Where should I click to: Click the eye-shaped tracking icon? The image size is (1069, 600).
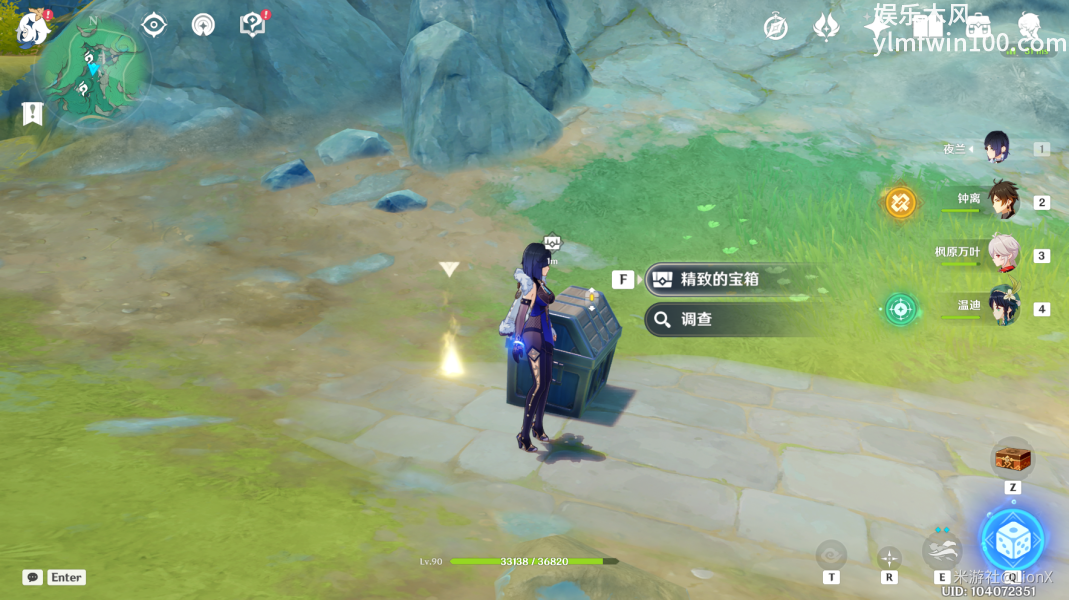tap(154, 25)
